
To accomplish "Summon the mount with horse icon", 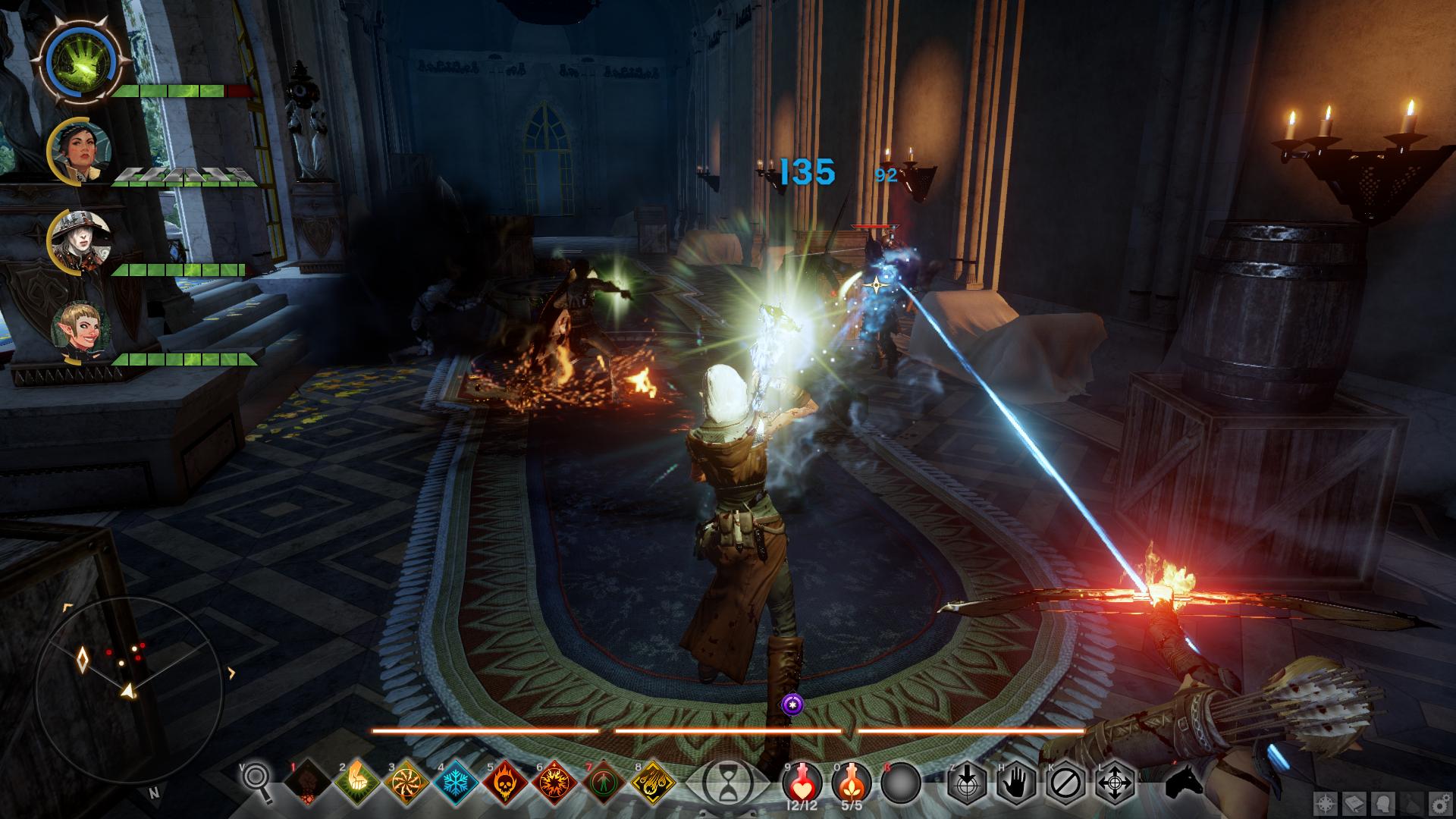I will (x=1183, y=781).
